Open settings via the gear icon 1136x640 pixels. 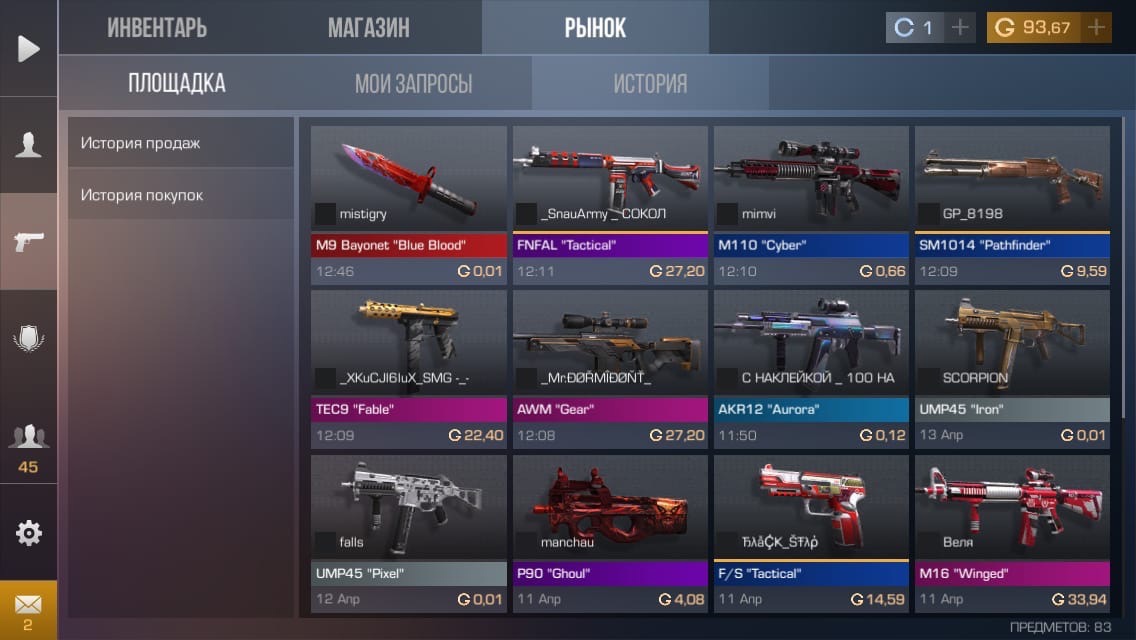coord(28,533)
